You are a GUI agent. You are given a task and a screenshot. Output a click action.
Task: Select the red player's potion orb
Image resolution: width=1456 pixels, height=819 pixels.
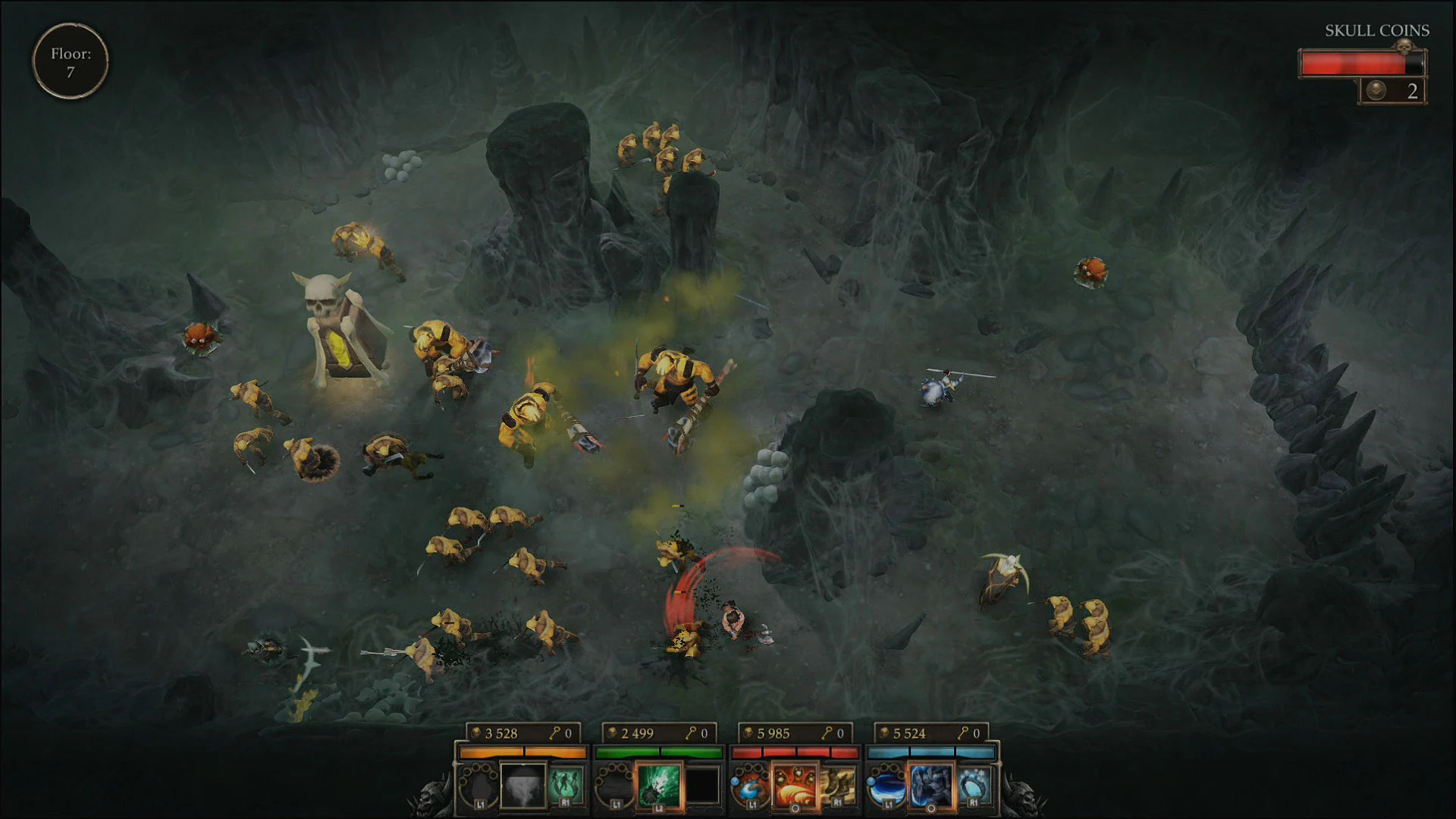(x=749, y=786)
